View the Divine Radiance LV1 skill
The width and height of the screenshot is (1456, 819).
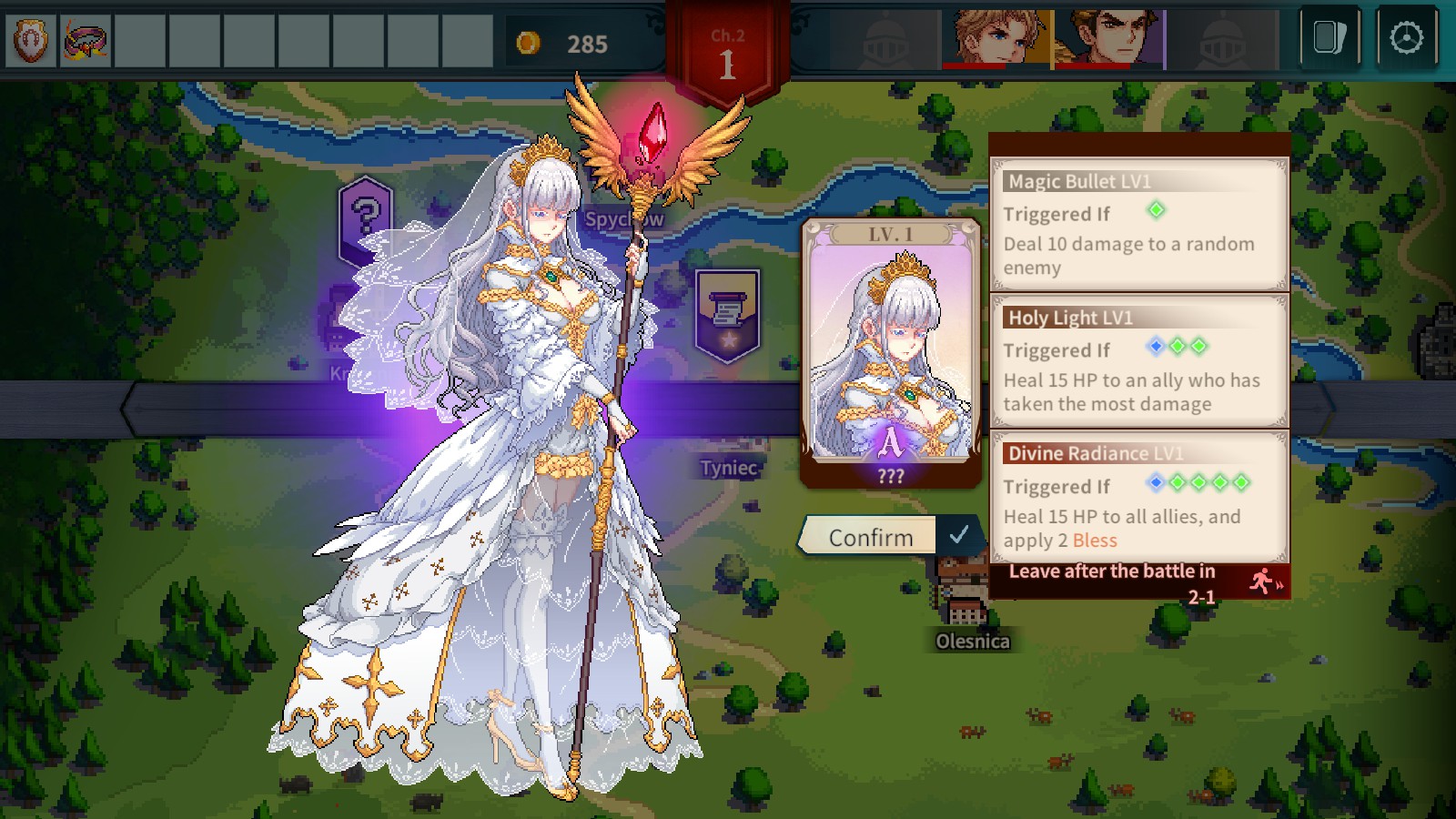[1138, 498]
